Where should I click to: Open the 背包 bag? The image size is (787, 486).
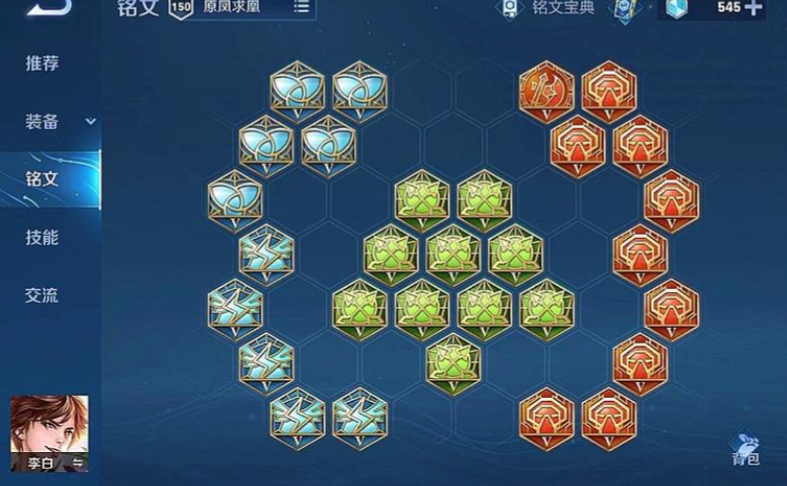[x=745, y=449]
